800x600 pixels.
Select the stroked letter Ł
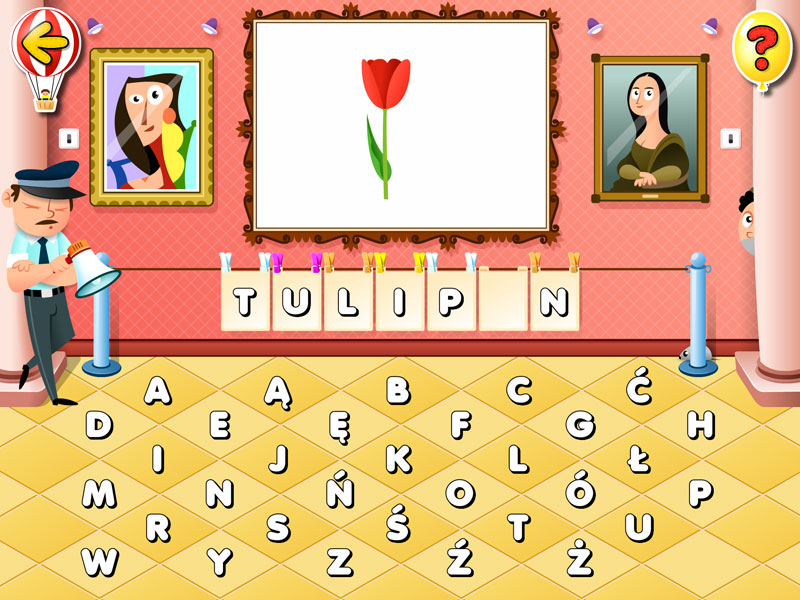[x=639, y=459]
